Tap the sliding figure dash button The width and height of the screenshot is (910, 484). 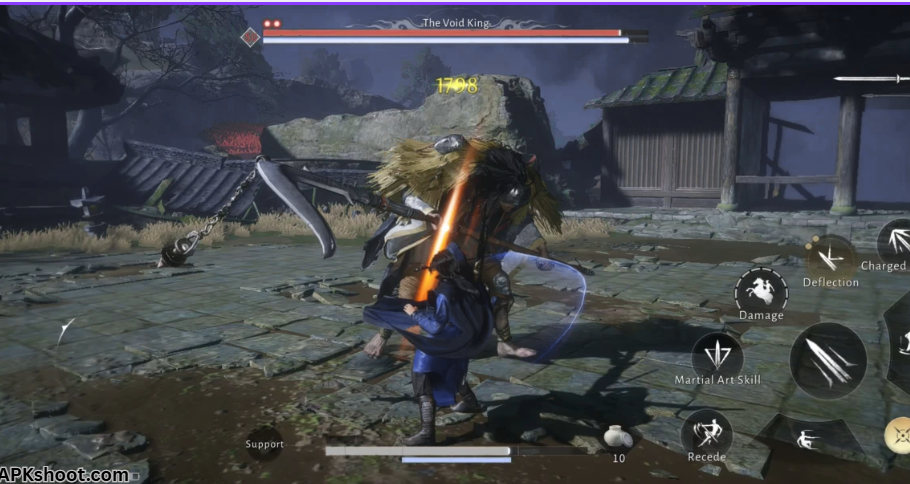pos(804,438)
